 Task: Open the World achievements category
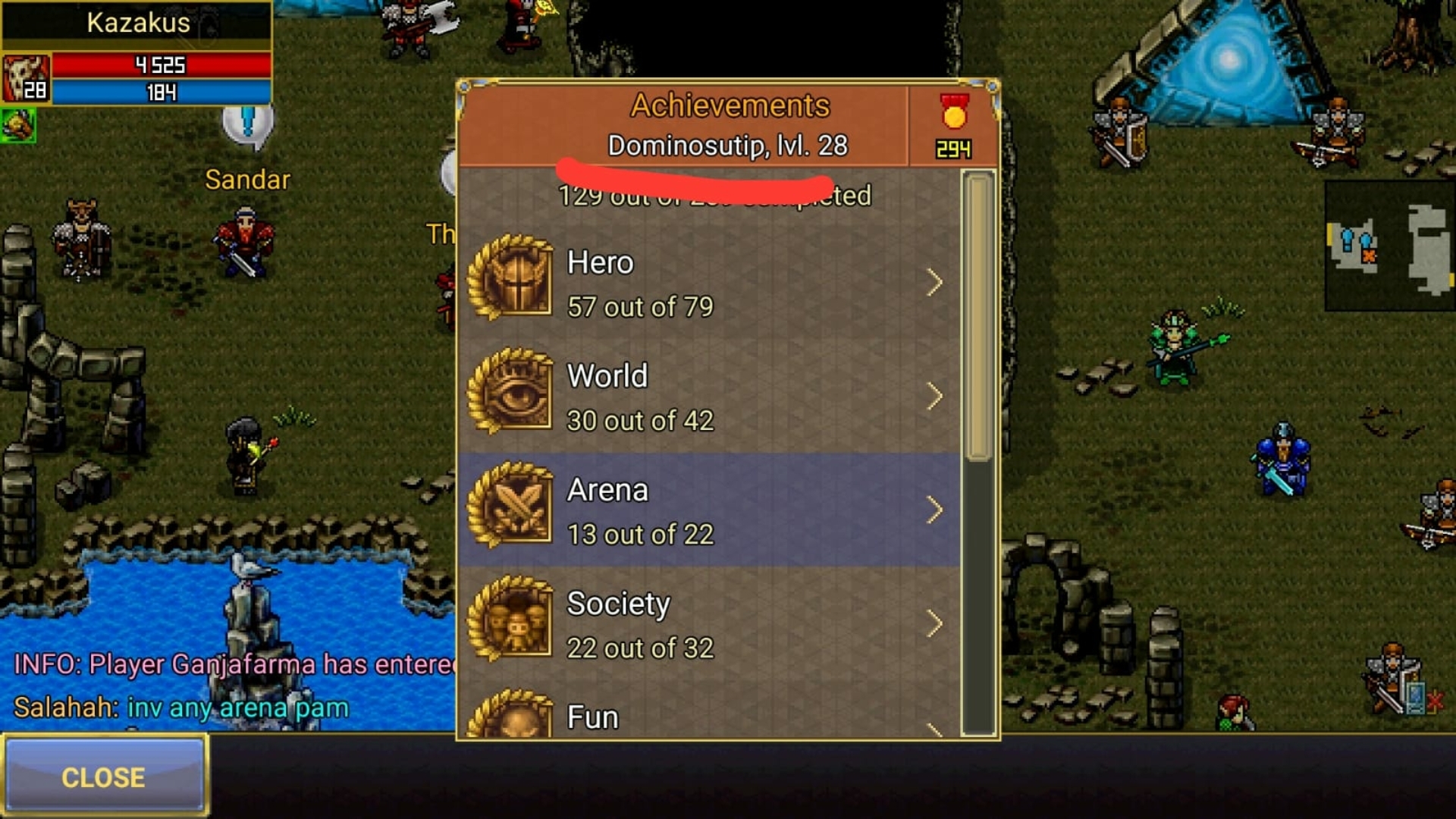tap(708, 397)
